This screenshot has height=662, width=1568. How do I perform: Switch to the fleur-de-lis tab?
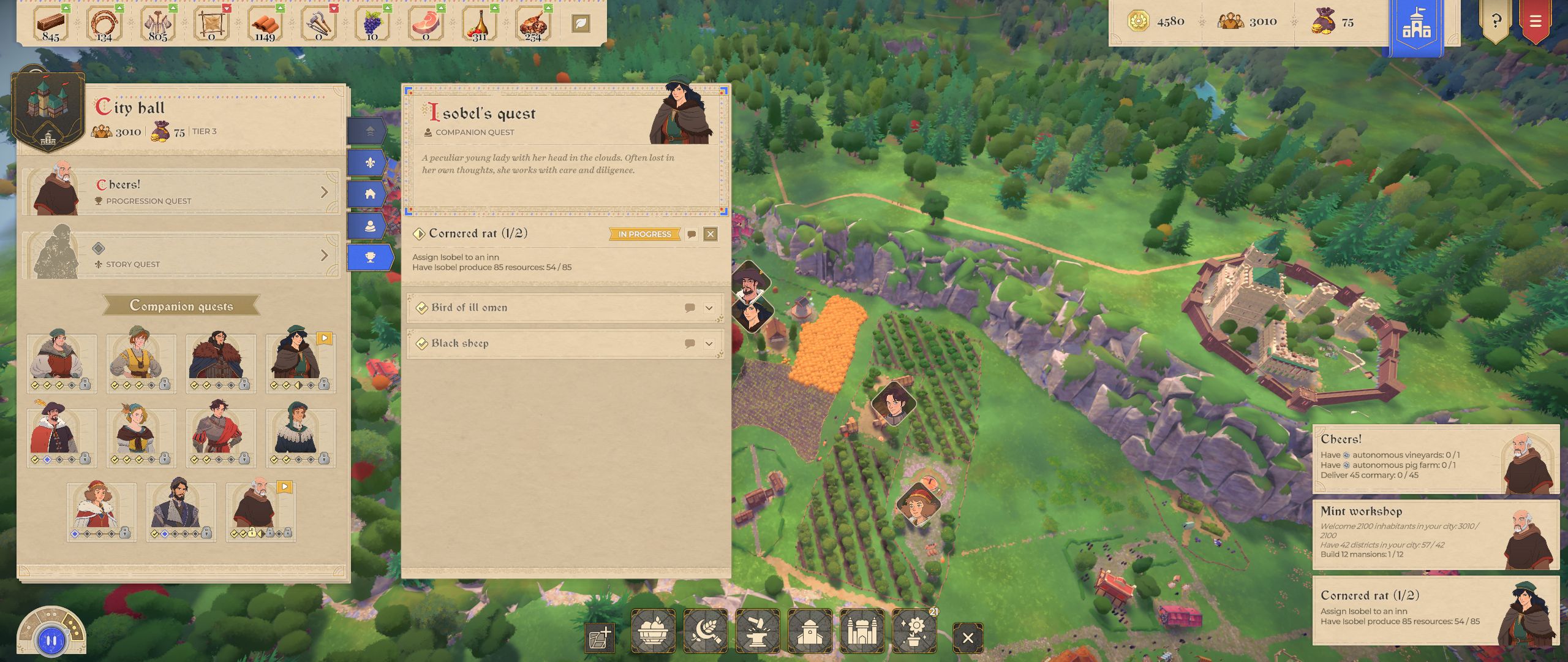[370, 163]
